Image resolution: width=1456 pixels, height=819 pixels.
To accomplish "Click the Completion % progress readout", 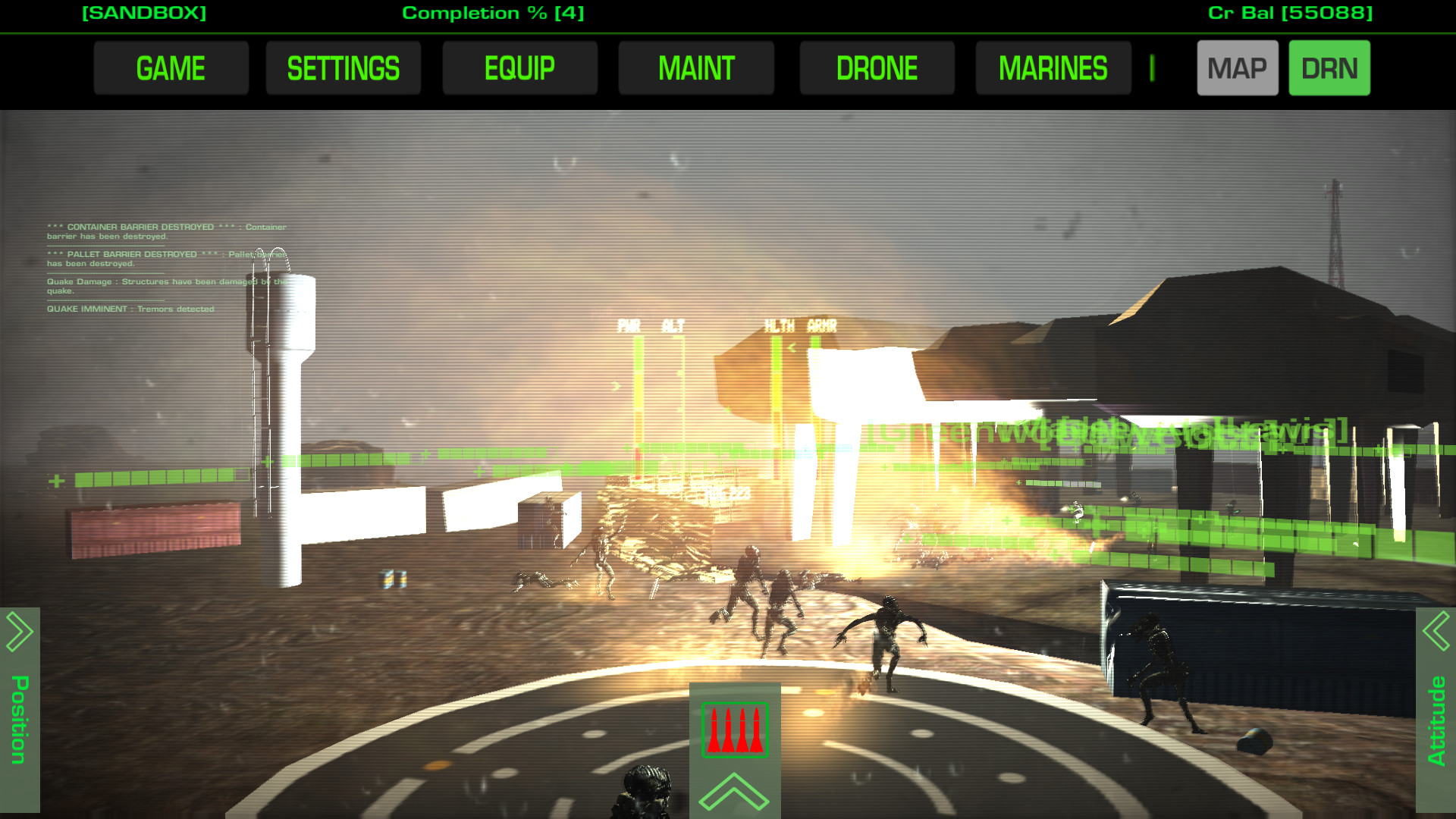I will pyautogui.click(x=493, y=12).
